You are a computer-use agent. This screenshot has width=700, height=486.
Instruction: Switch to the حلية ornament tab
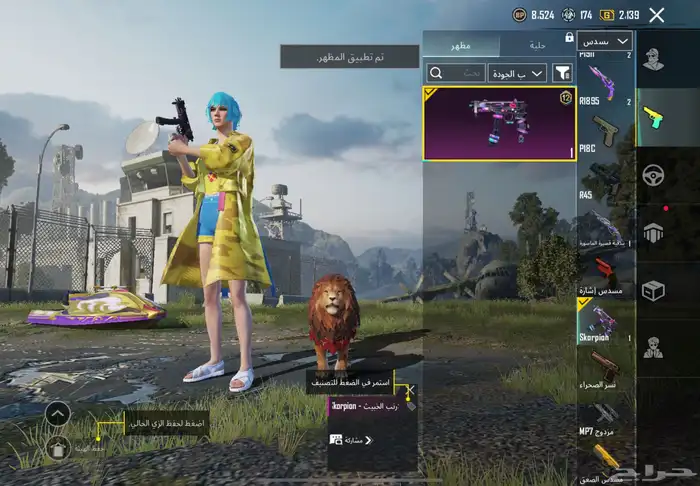pyautogui.click(x=539, y=43)
